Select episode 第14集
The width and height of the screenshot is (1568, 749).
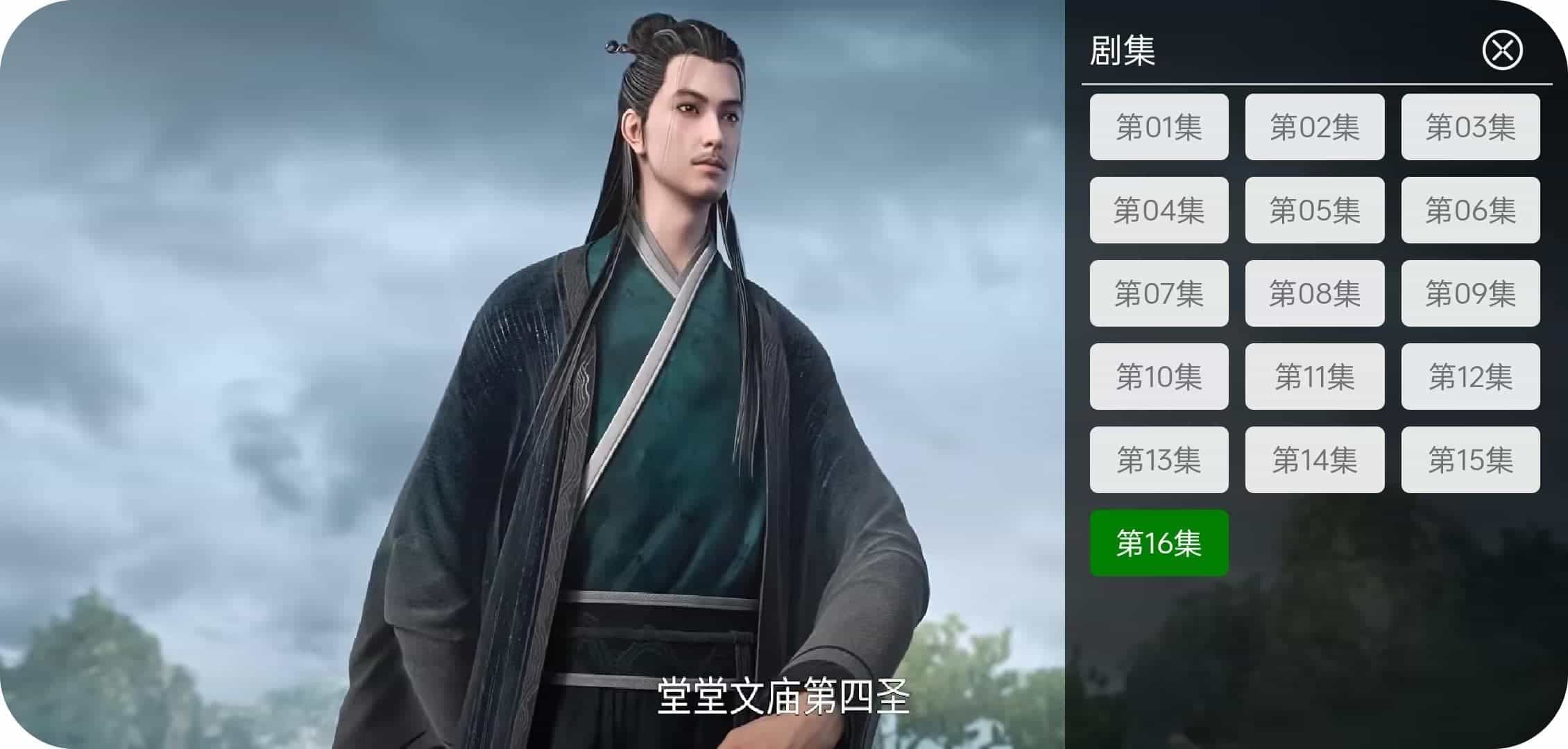coord(1315,459)
